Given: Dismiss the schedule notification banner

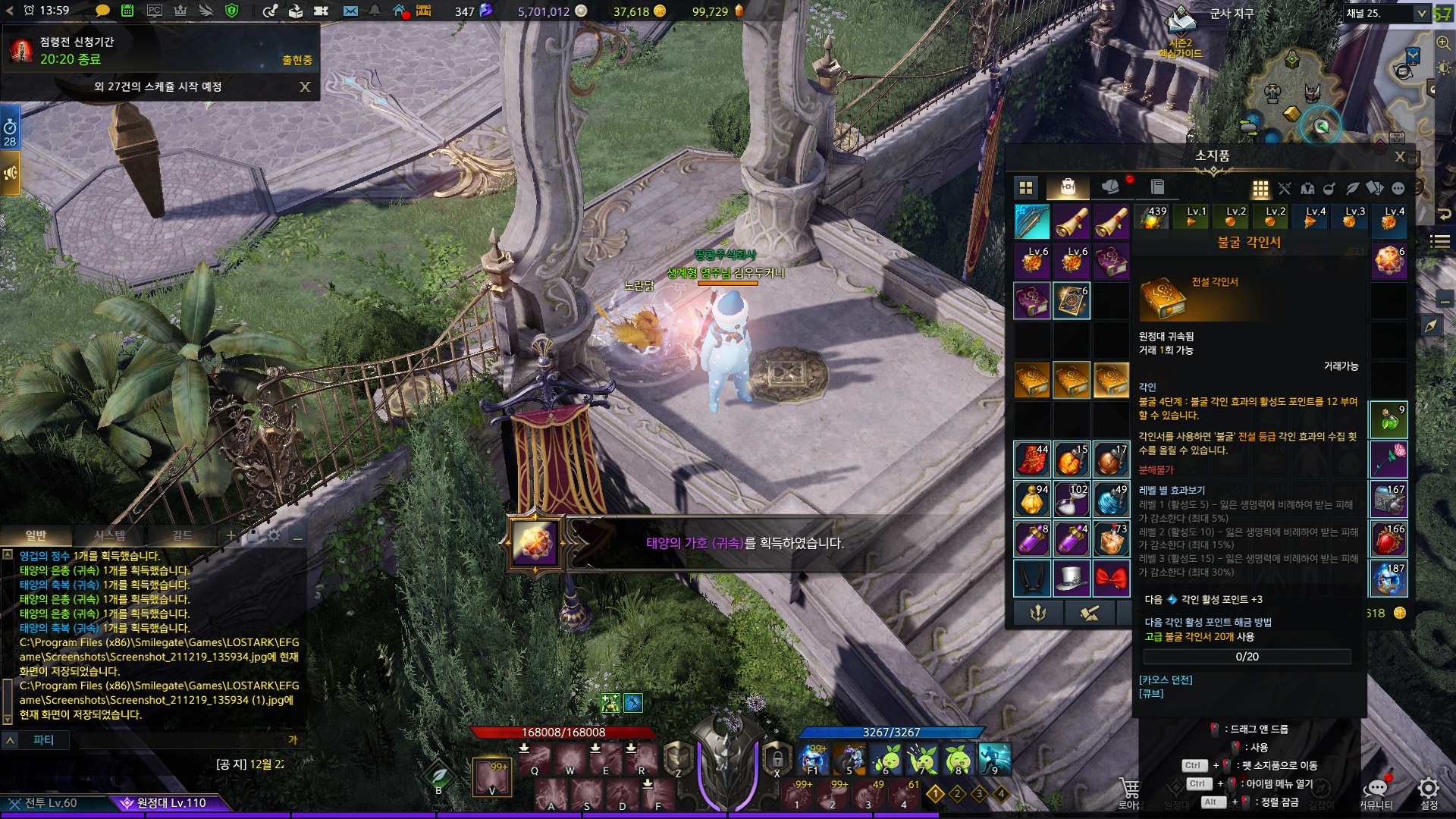Looking at the screenshot, I should tap(305, 87).
